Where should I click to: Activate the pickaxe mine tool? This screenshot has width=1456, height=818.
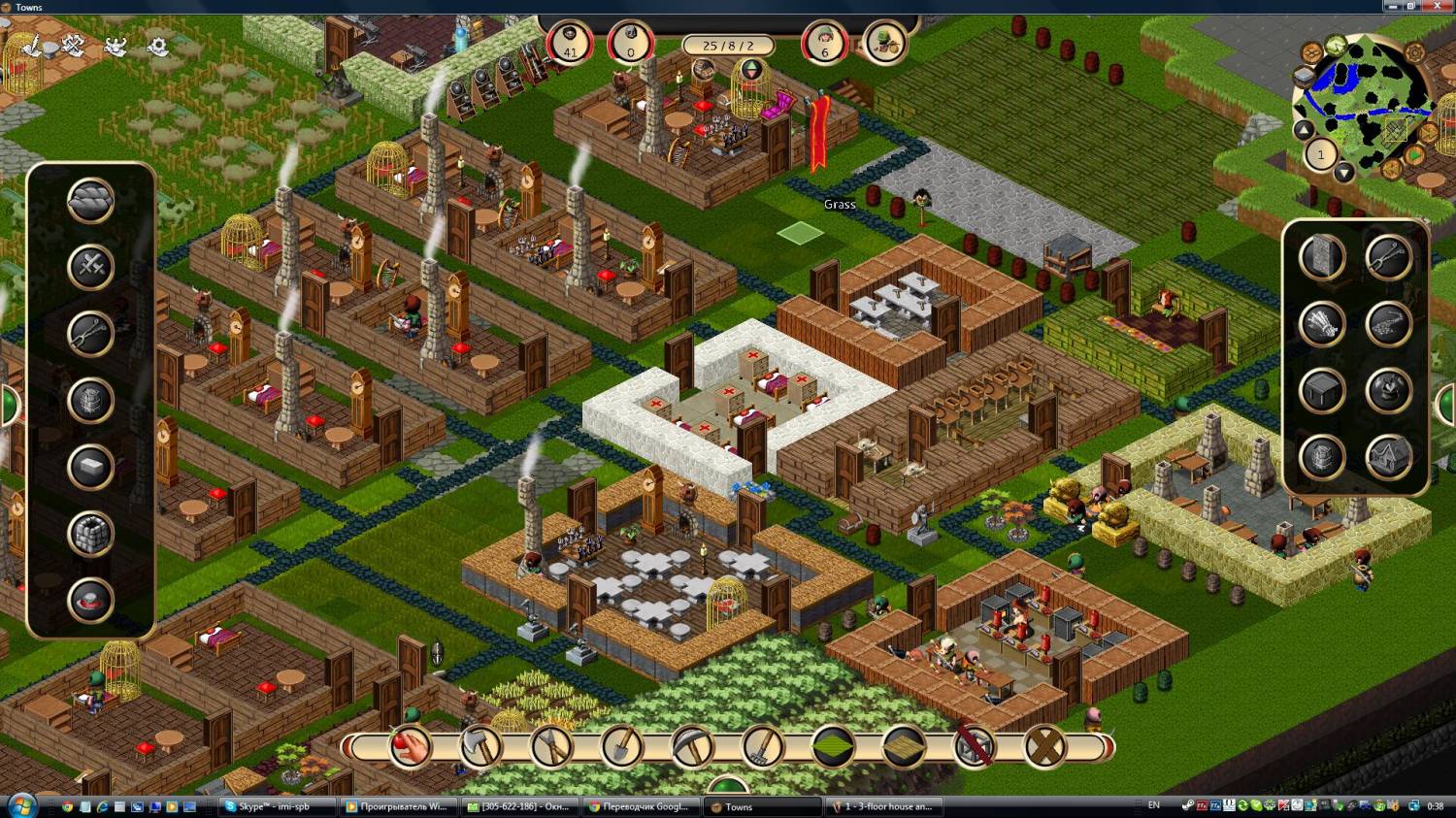(693, 747)
